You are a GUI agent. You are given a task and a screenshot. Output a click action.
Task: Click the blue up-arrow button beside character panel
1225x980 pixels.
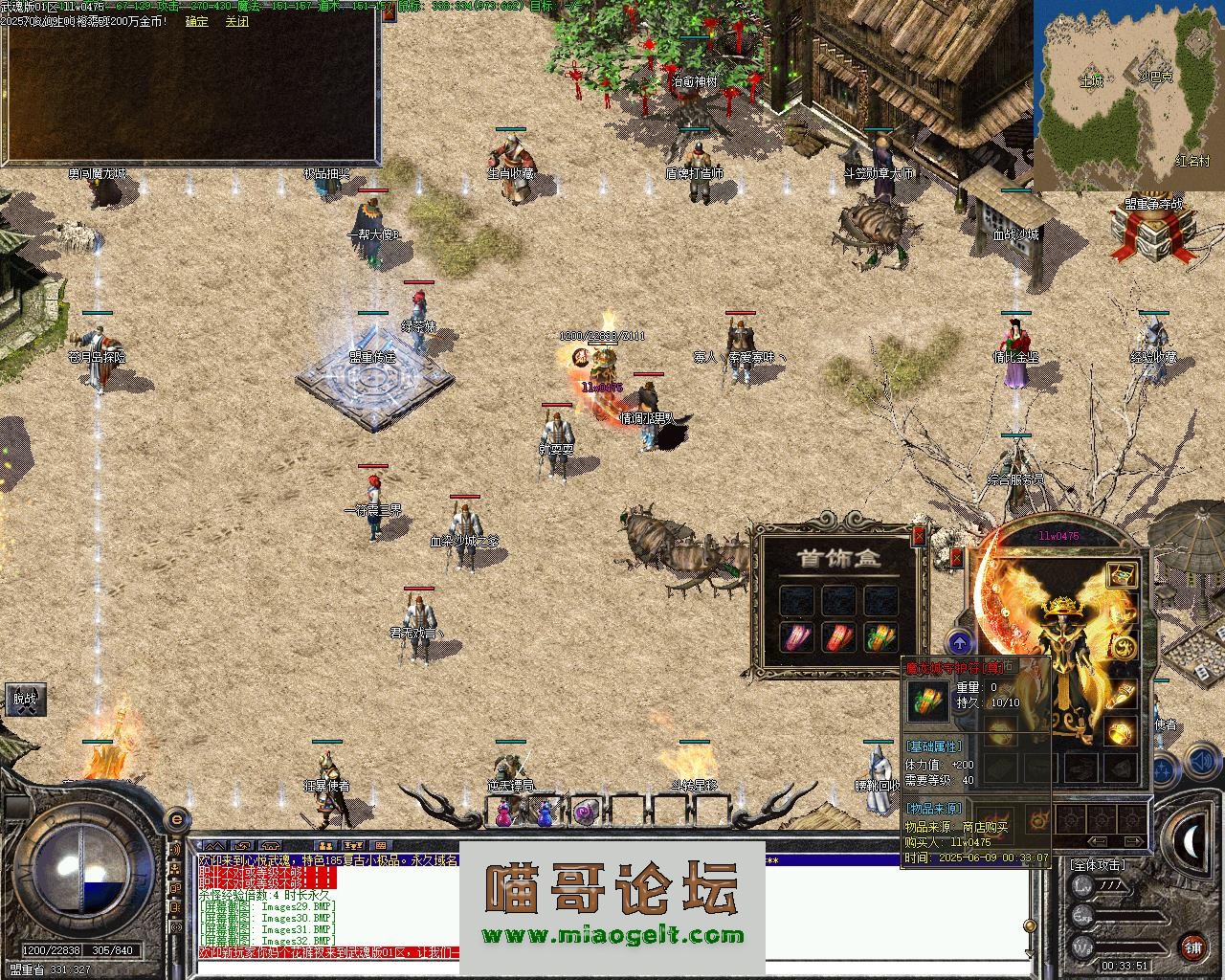[960, 643]
